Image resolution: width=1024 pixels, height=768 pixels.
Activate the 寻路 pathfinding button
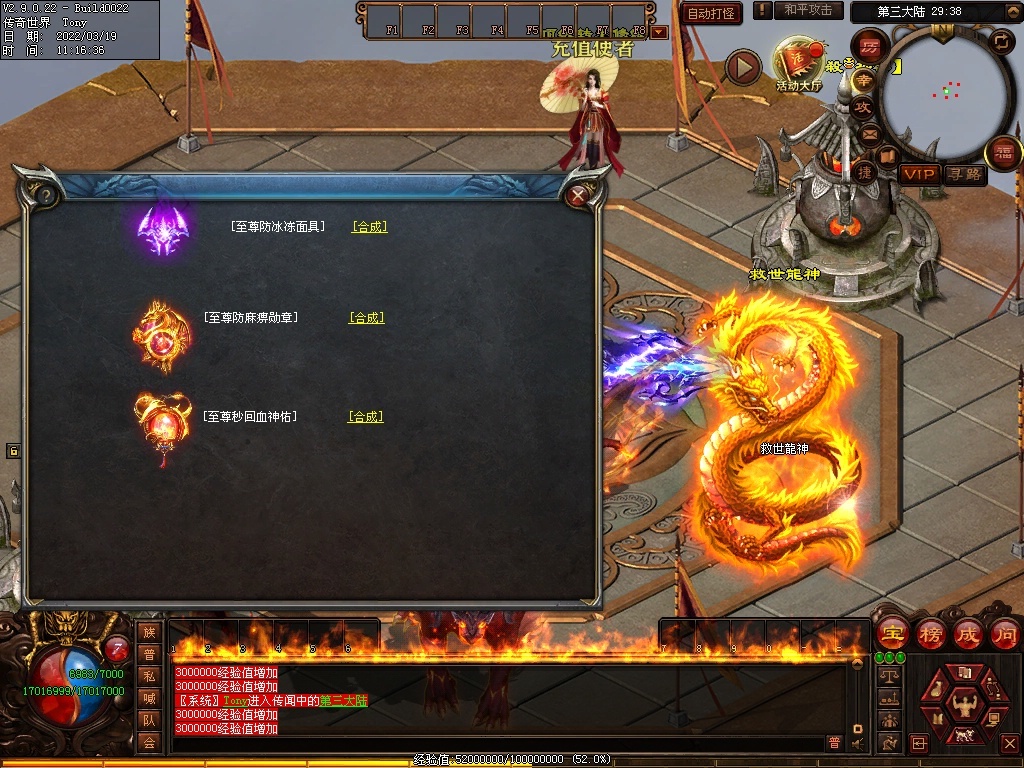click(x=964, y=174)
